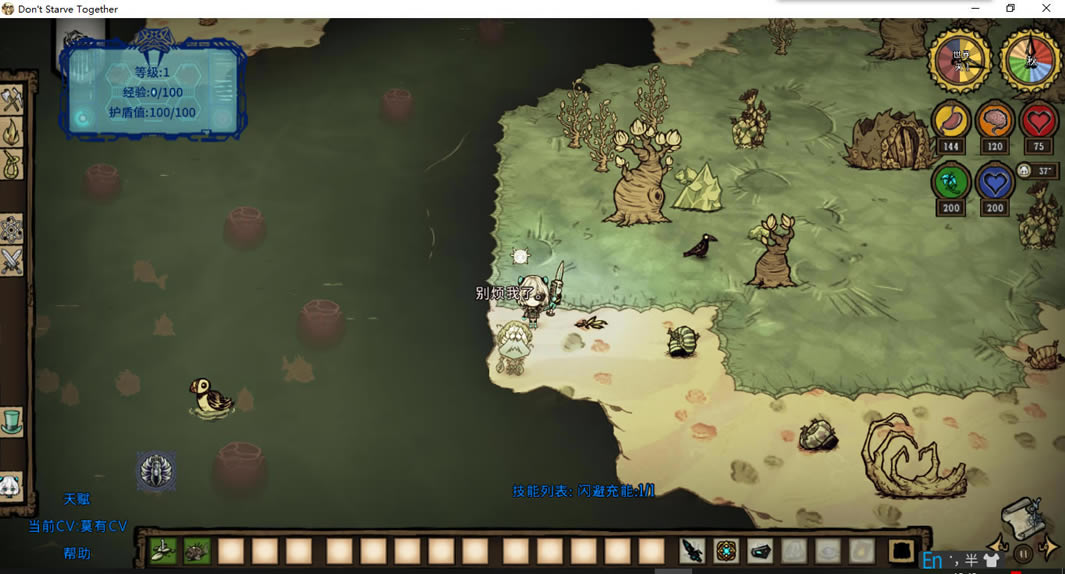Image resolution: width=1065 pixels, height=574 pixels.
Task: Open the Science crafting tab
Action: pyautogui.click(x=11, y=229)
